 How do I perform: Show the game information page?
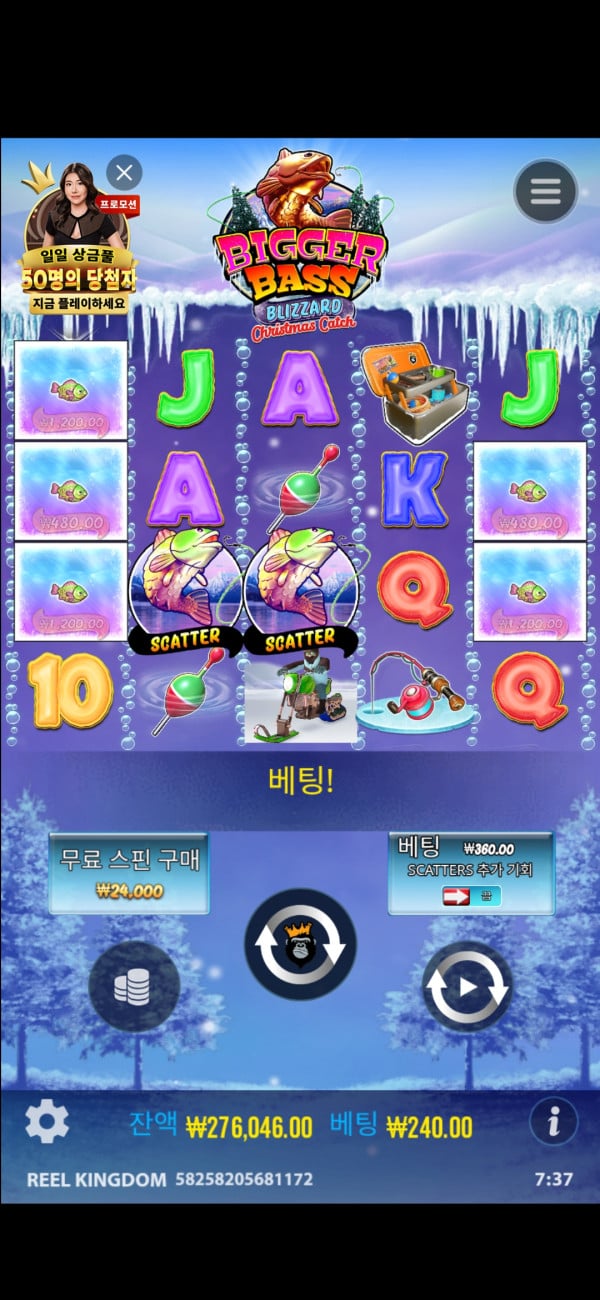click(x=553, y=1121)
